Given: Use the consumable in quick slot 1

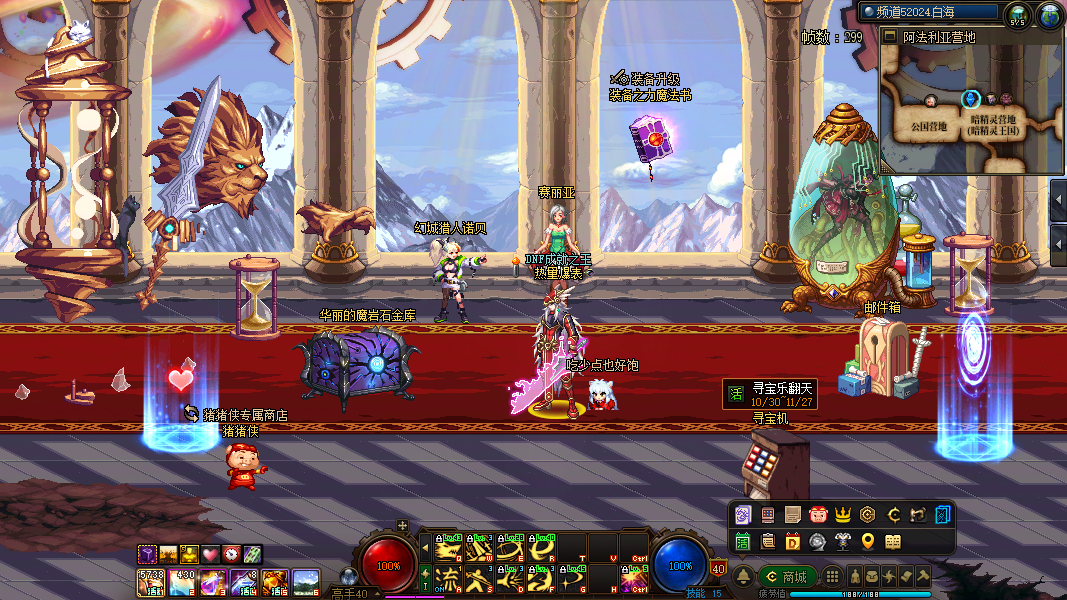Looking at the screenshot, I should point(151,580).
